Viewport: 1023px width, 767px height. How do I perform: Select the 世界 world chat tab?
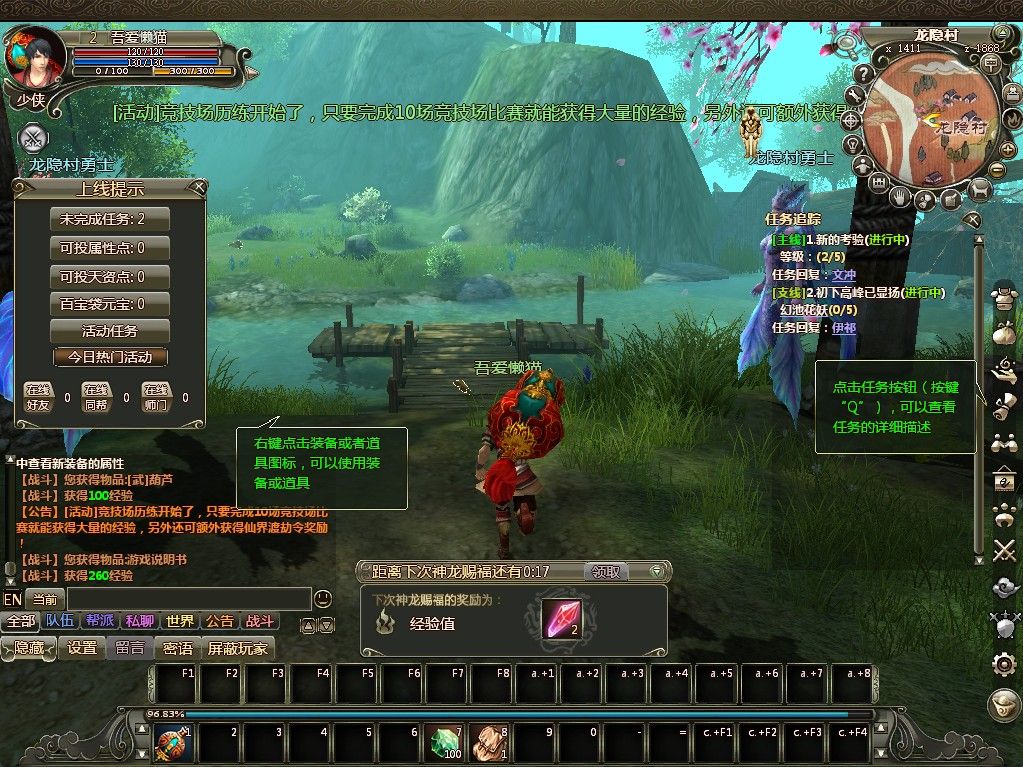click(x=180, y=621)
